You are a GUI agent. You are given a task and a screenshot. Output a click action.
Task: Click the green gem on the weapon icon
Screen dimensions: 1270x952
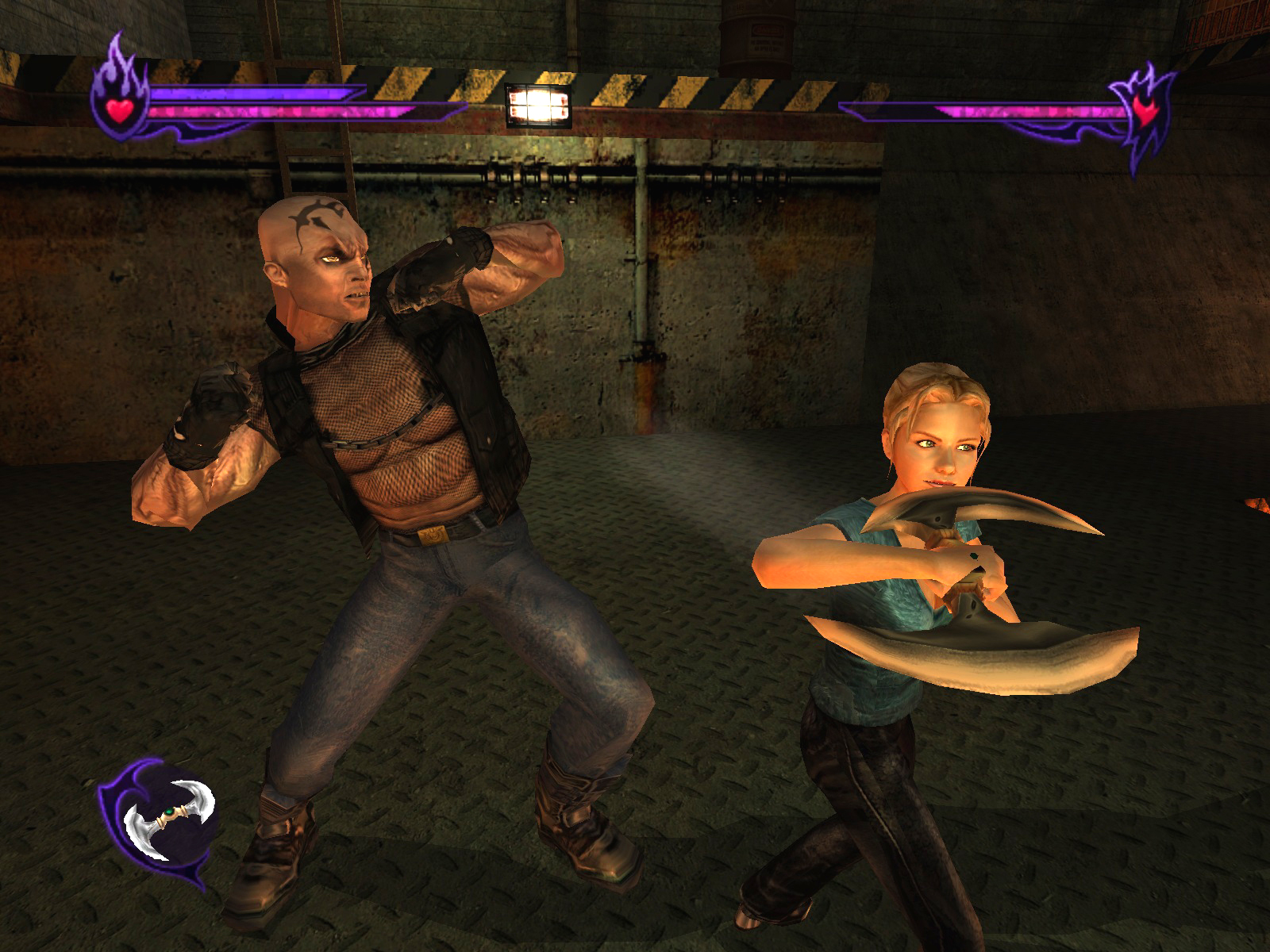pyautogui.click(x=170, y=812)
